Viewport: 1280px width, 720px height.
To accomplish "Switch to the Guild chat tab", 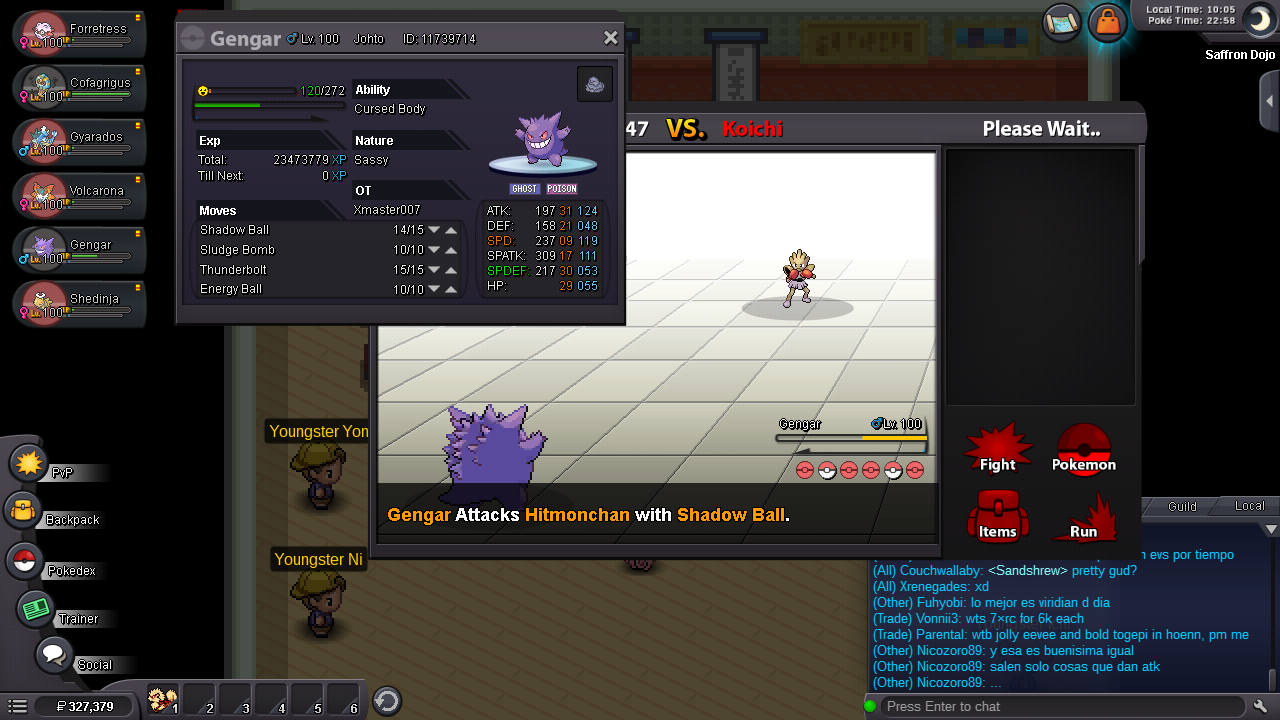I will 1182,506.
